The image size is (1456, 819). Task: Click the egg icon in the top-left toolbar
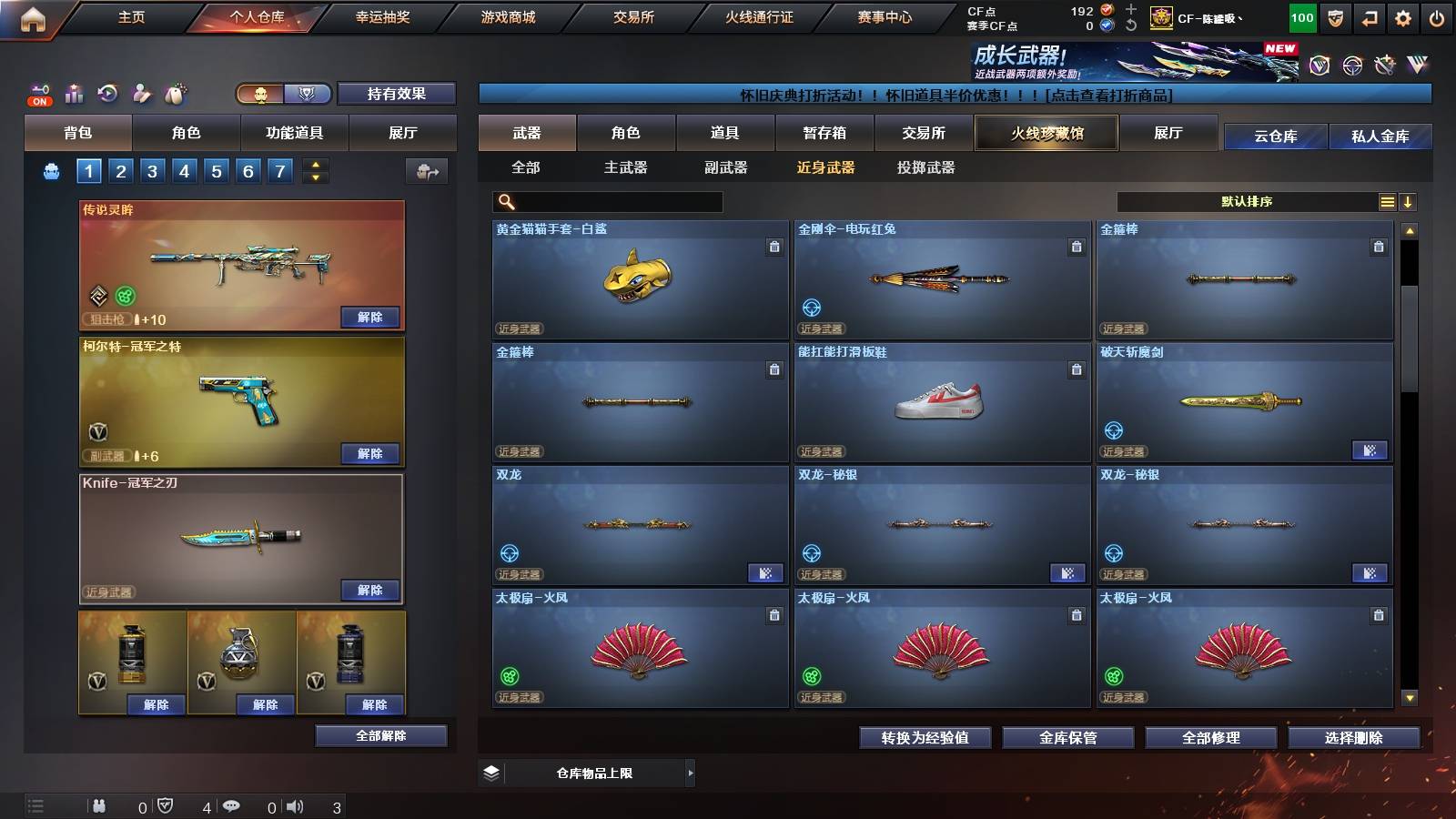pyautogui.click(x=173, y=94)
